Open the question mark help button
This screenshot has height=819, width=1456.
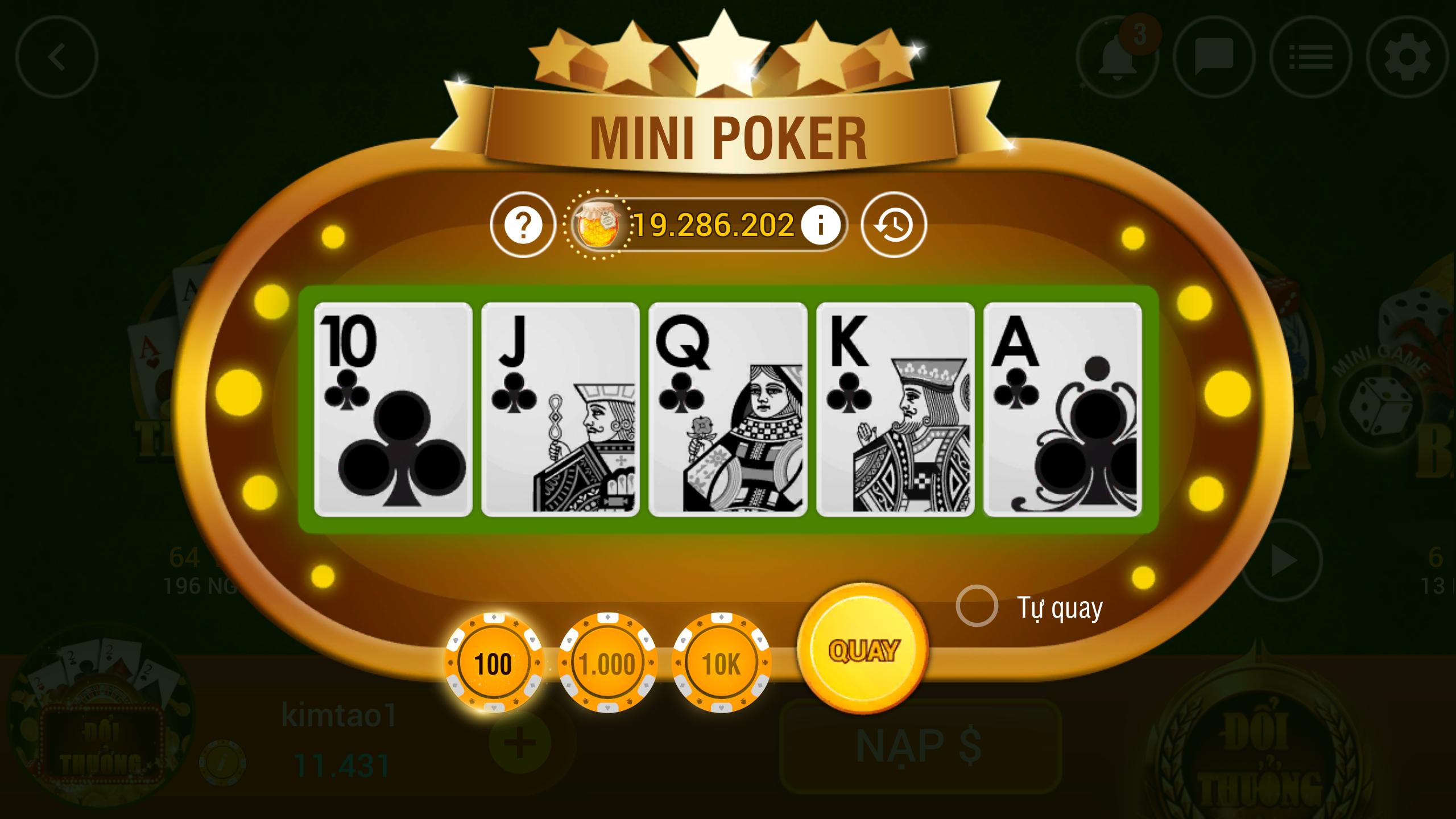[523, 225]
